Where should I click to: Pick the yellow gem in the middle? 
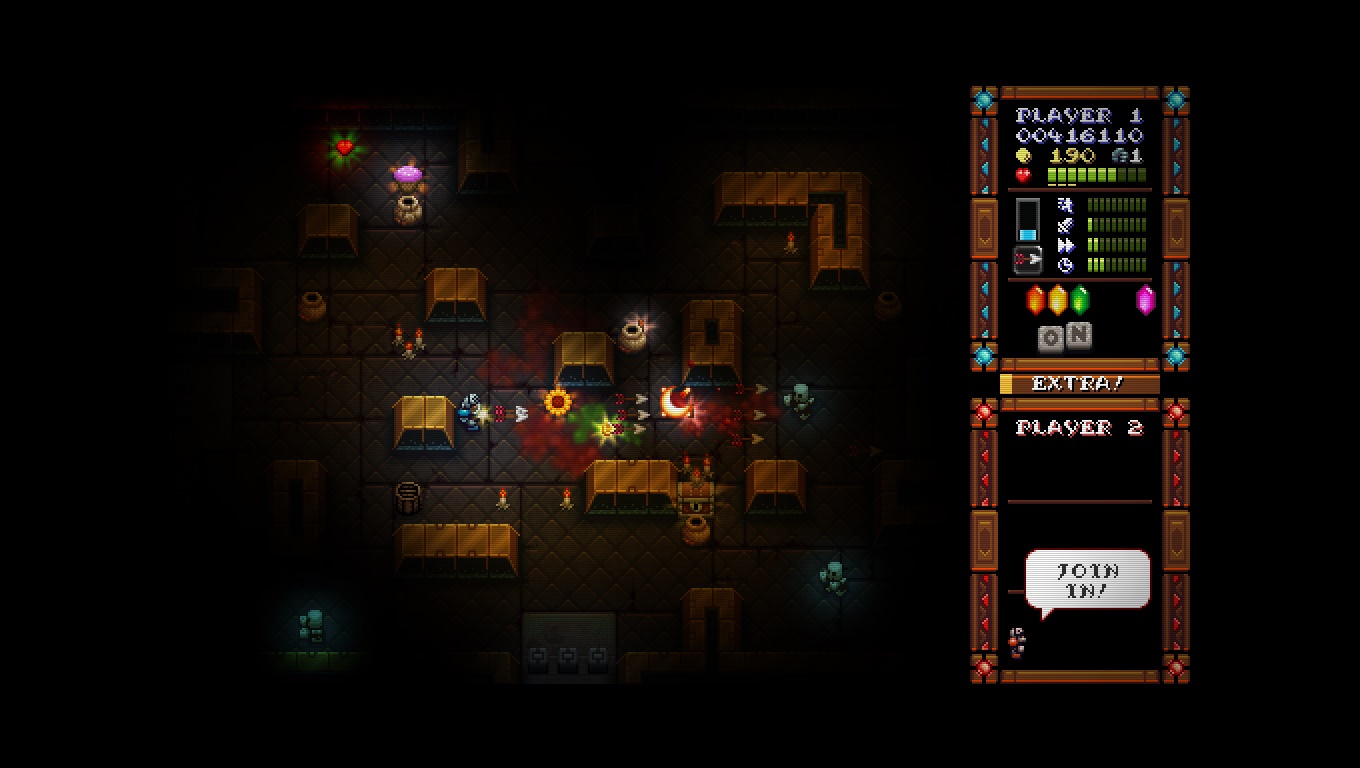pos(1058,300)
